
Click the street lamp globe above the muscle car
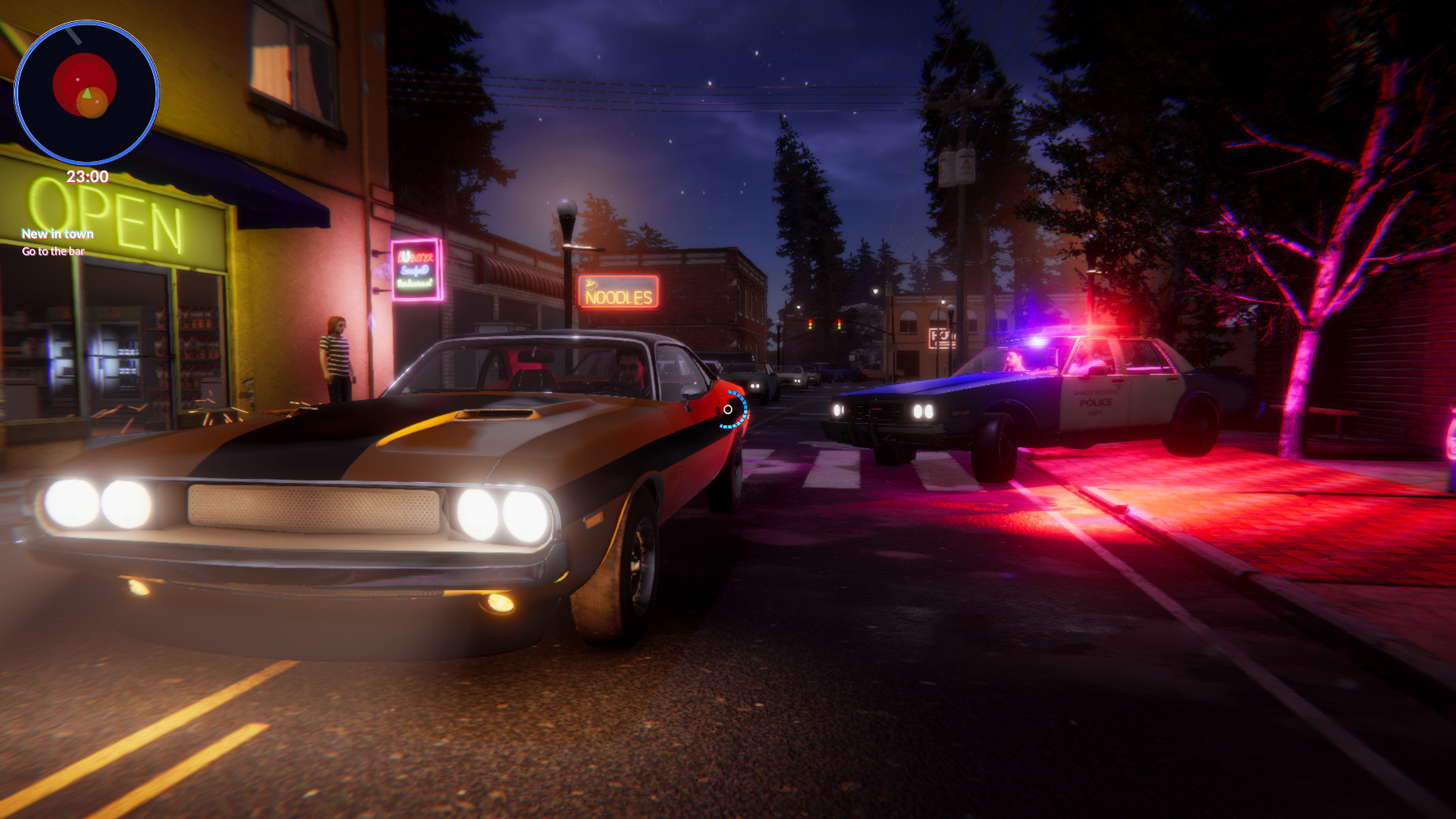567,206
